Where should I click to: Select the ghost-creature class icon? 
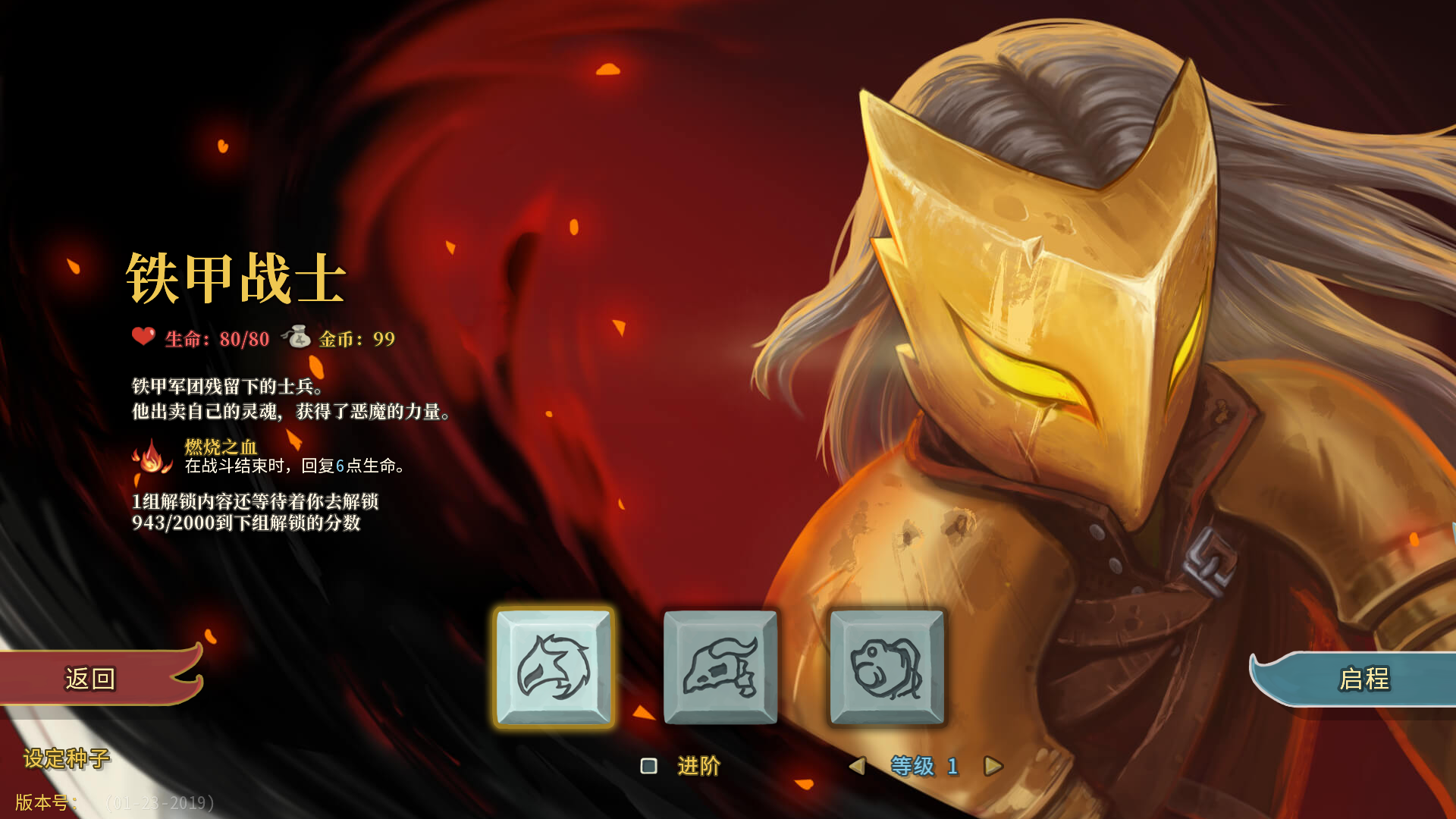pos(886,666)
